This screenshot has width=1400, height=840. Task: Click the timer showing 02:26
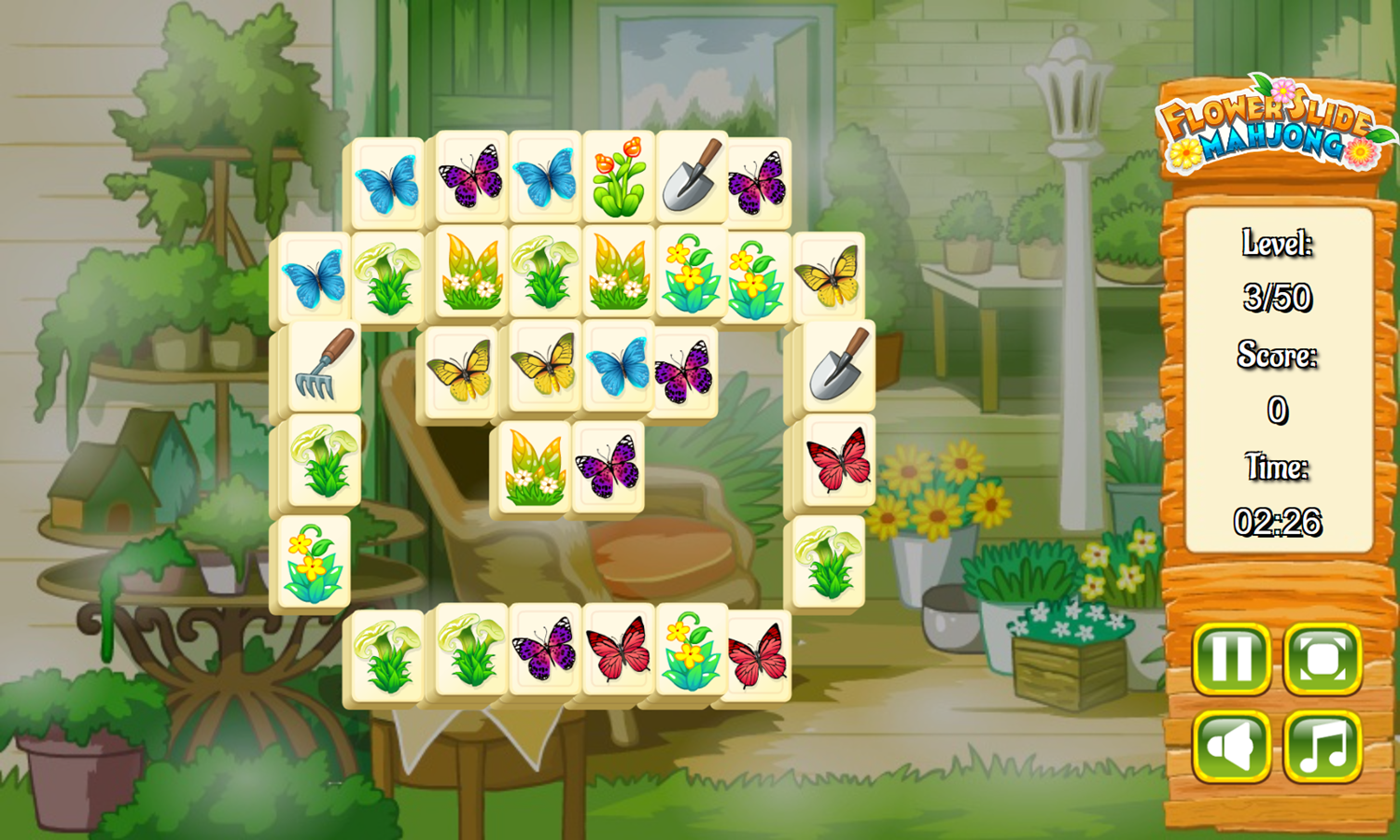tap(1278, 520)
